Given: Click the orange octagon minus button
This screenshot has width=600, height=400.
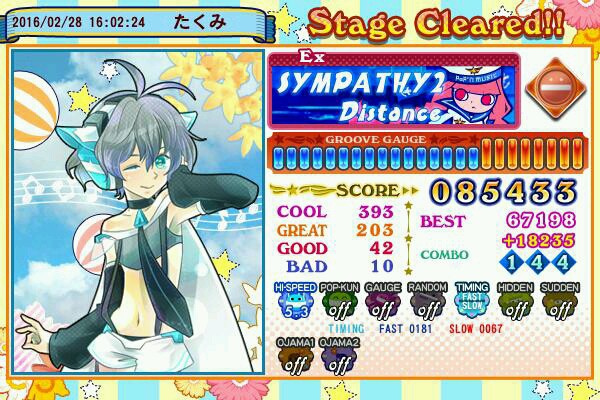Looking at the screenshot, I should pyautogui.click(x=548, y=88).
